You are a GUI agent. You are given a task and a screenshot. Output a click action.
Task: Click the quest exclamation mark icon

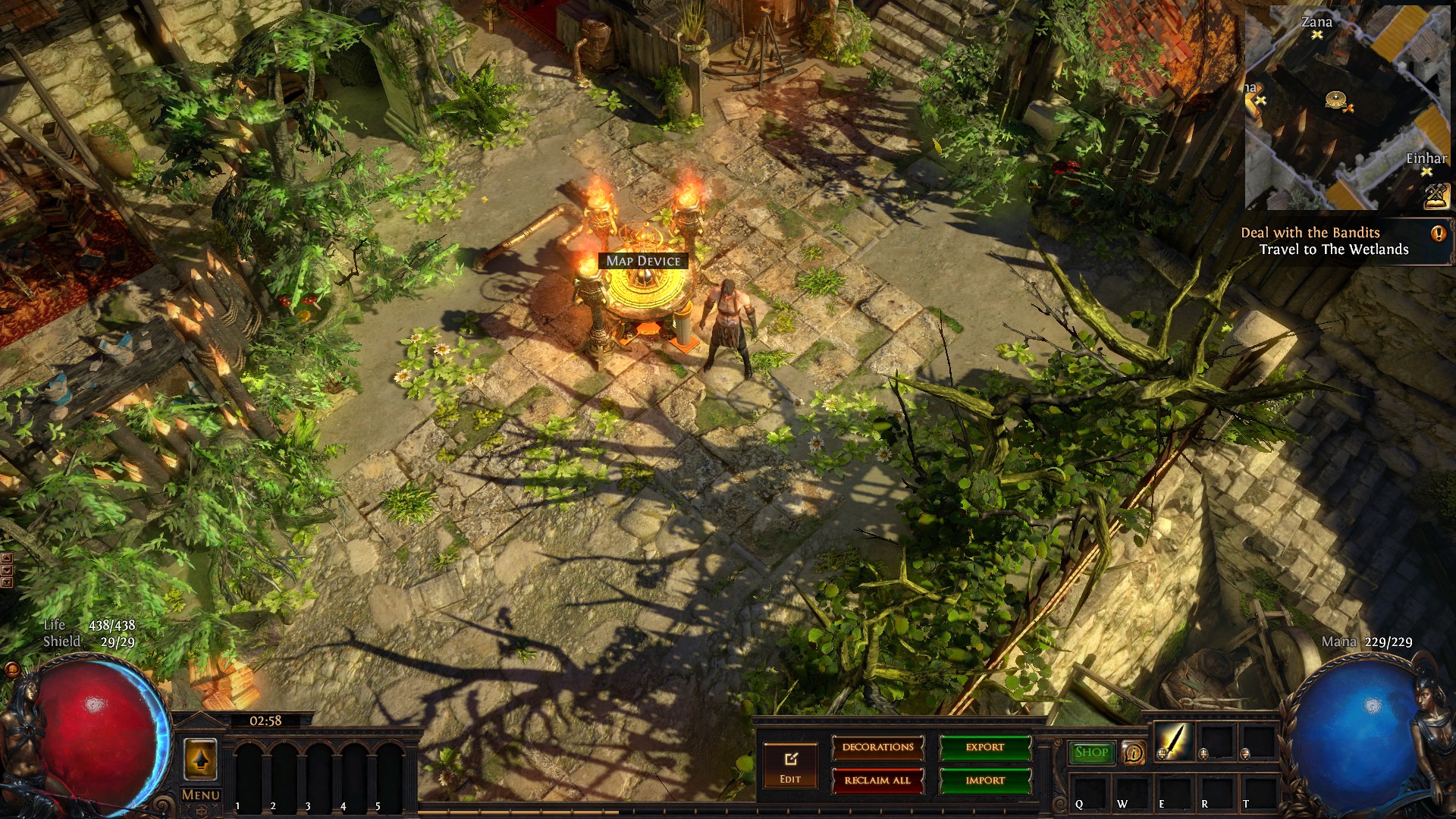point(1438,234)
